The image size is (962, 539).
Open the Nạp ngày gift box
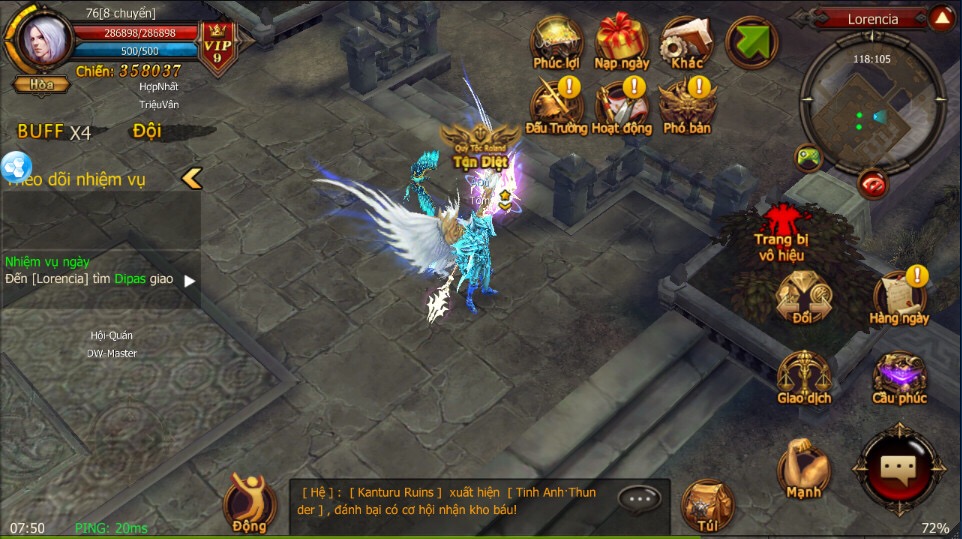point(622,43)
